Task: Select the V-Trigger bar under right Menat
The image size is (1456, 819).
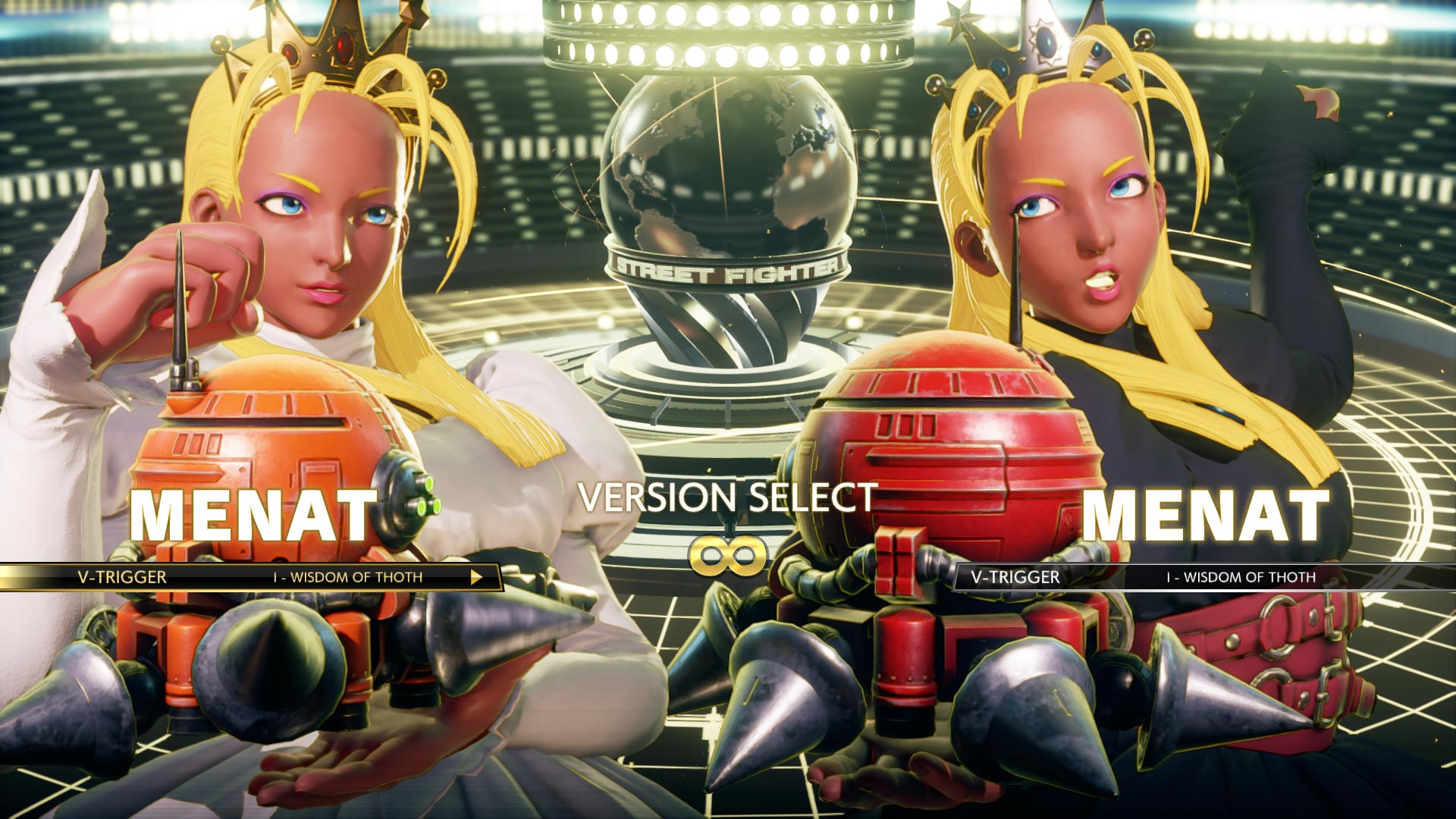Action: 1206,577
